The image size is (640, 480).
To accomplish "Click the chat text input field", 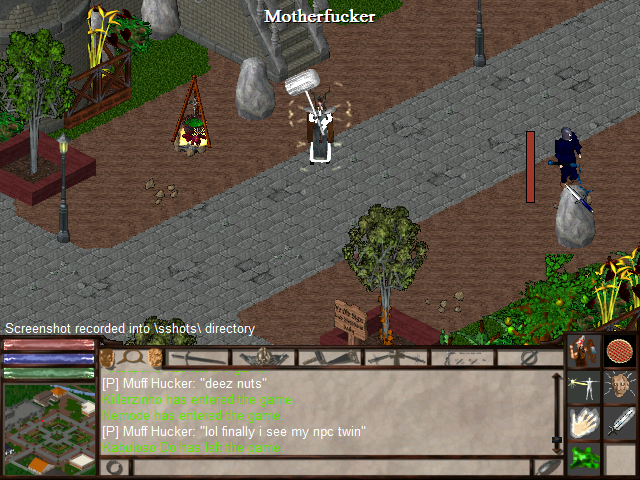I will pos(330,467).
